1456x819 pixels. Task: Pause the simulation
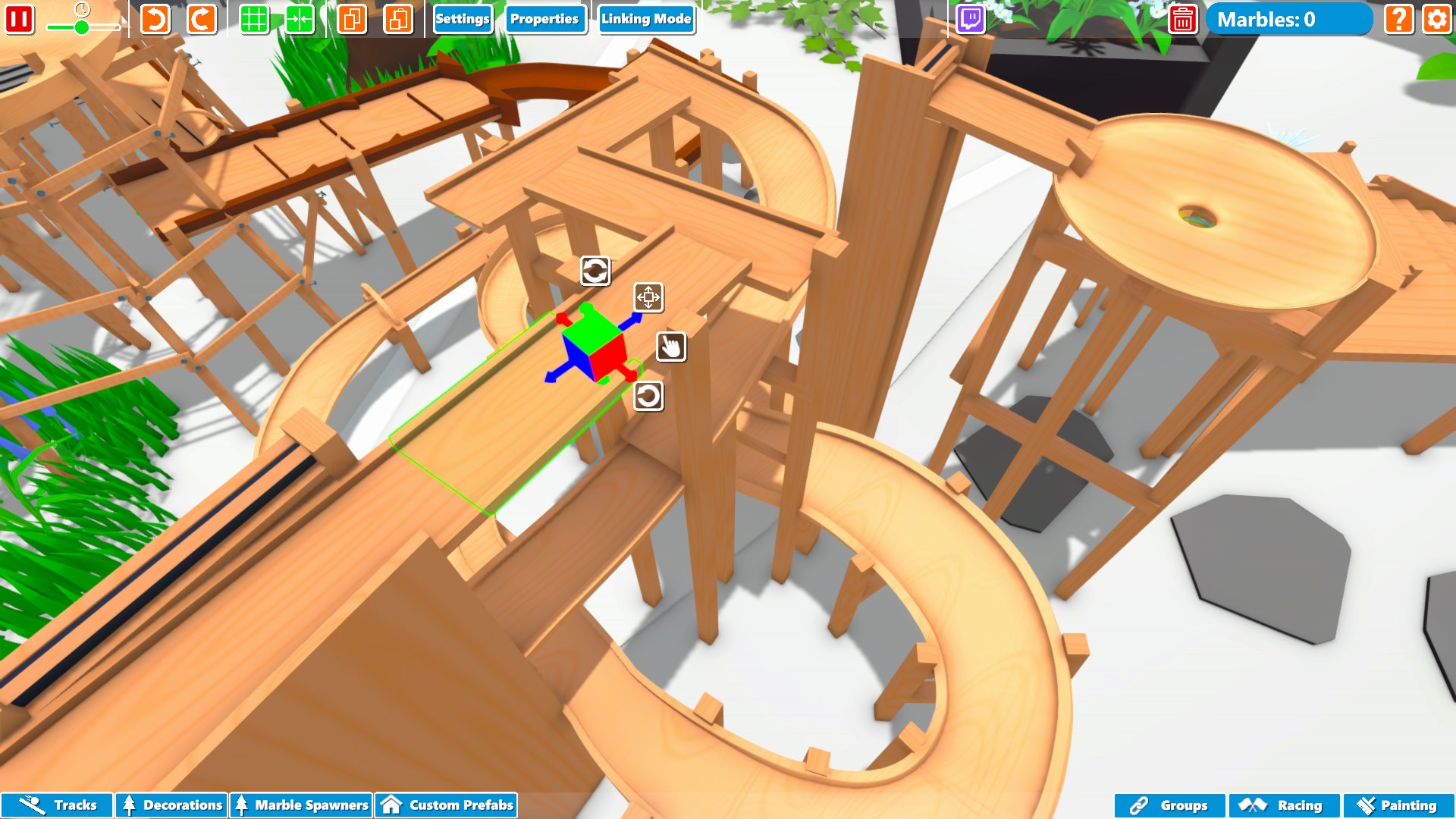[x=20, y=20]
